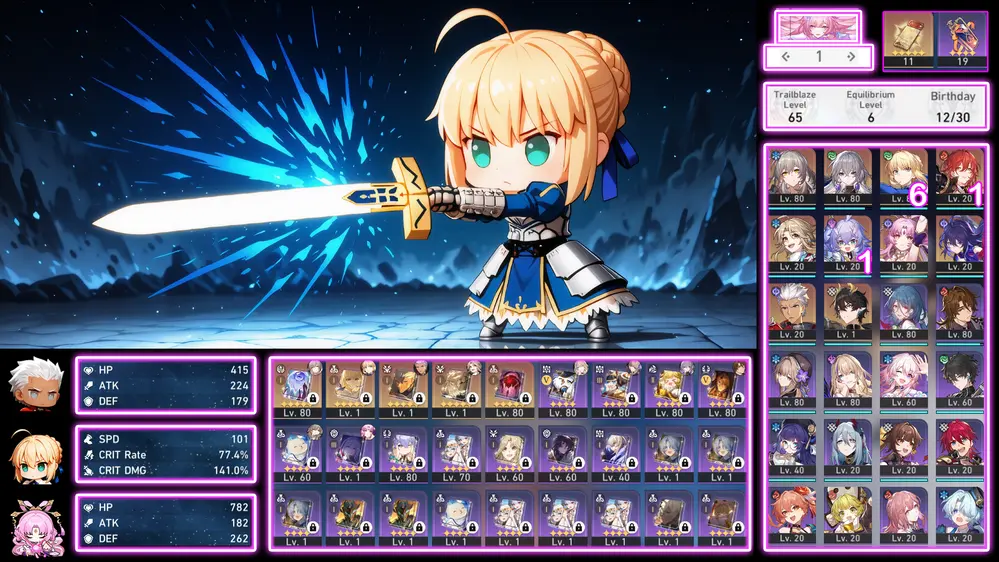
Task: Choose the pink-haired chibi avatar beside HP 782
Action: [31, 523]
